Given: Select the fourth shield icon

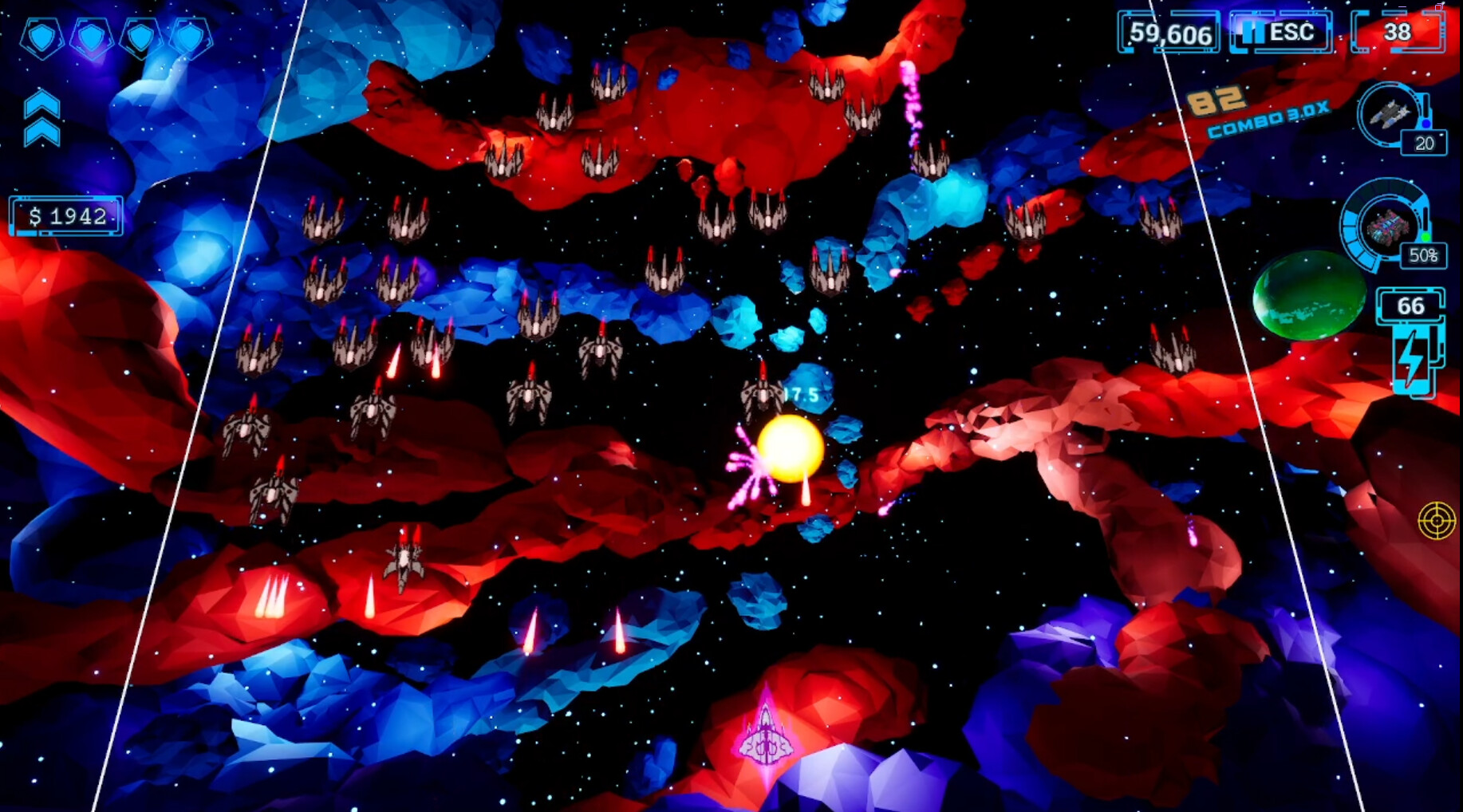Looking at the screenshot, I should (188, 37).
